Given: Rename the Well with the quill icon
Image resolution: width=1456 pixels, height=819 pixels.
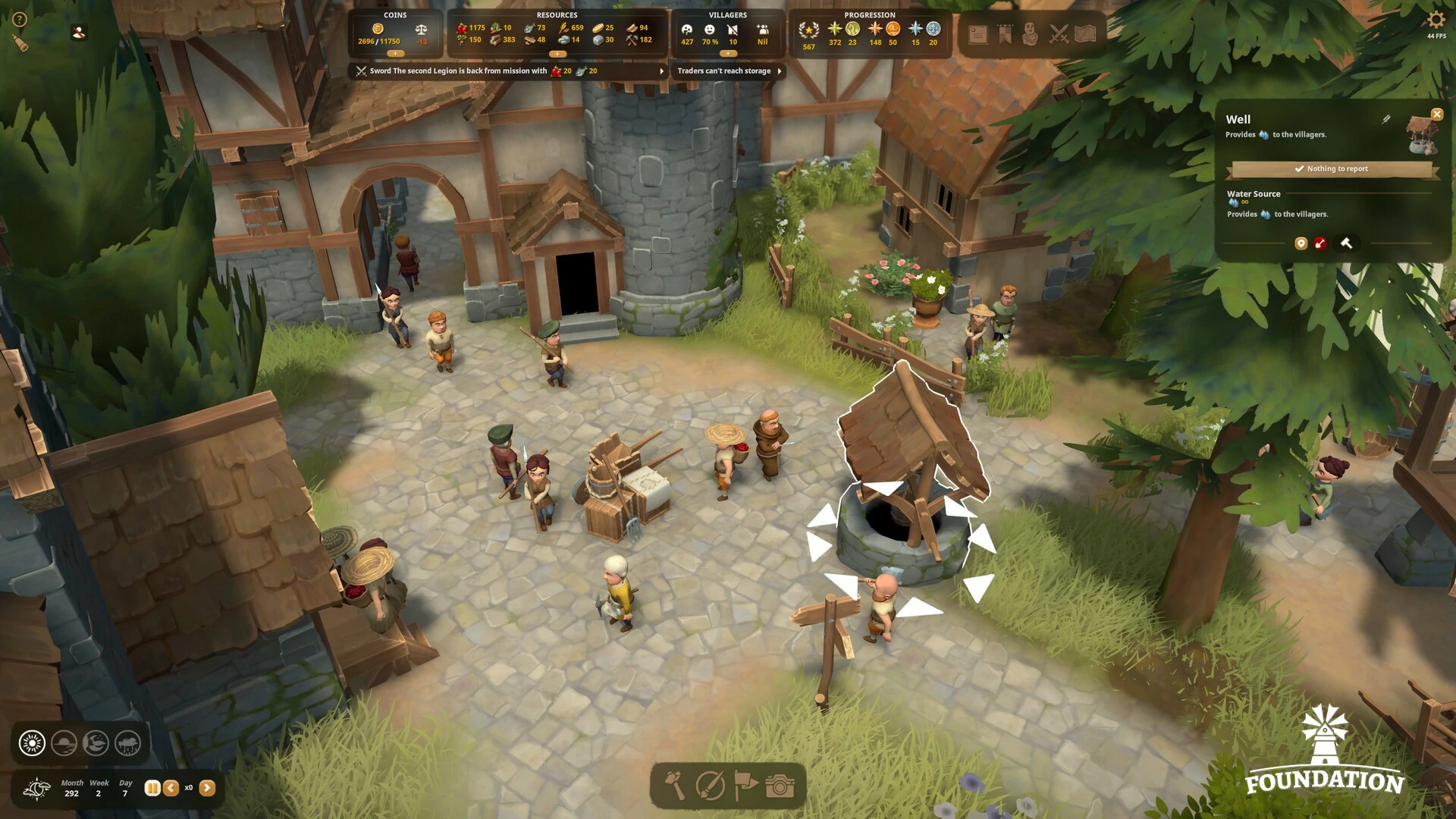Looking at the screenshot, I should [1386, 119].
